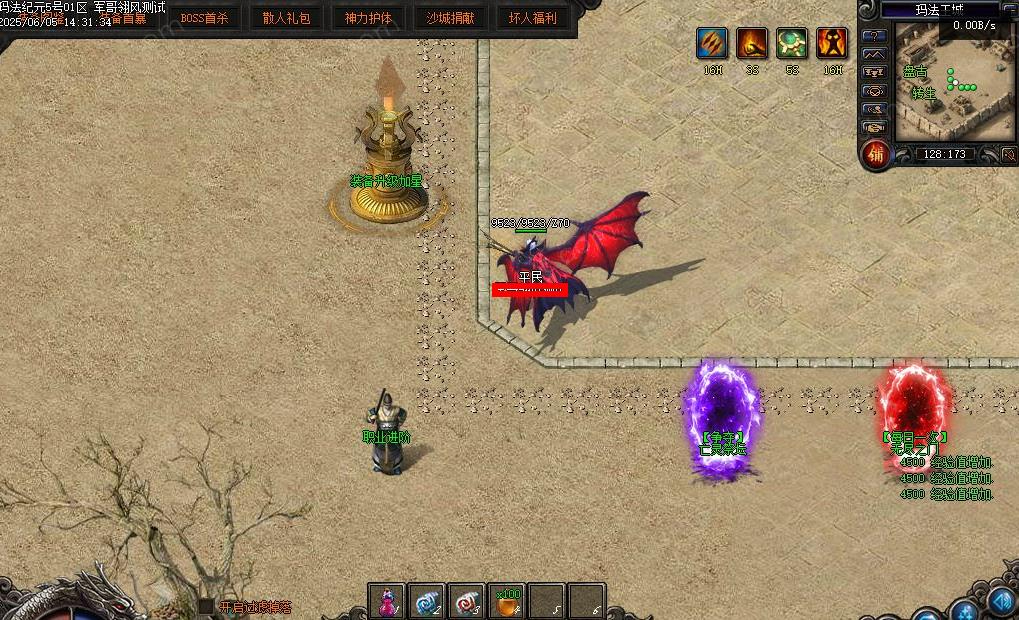Viewport: 1019px width, 620px height.
Task: Use the red scroll in hotbar slot 3
Action: [466, 602]
